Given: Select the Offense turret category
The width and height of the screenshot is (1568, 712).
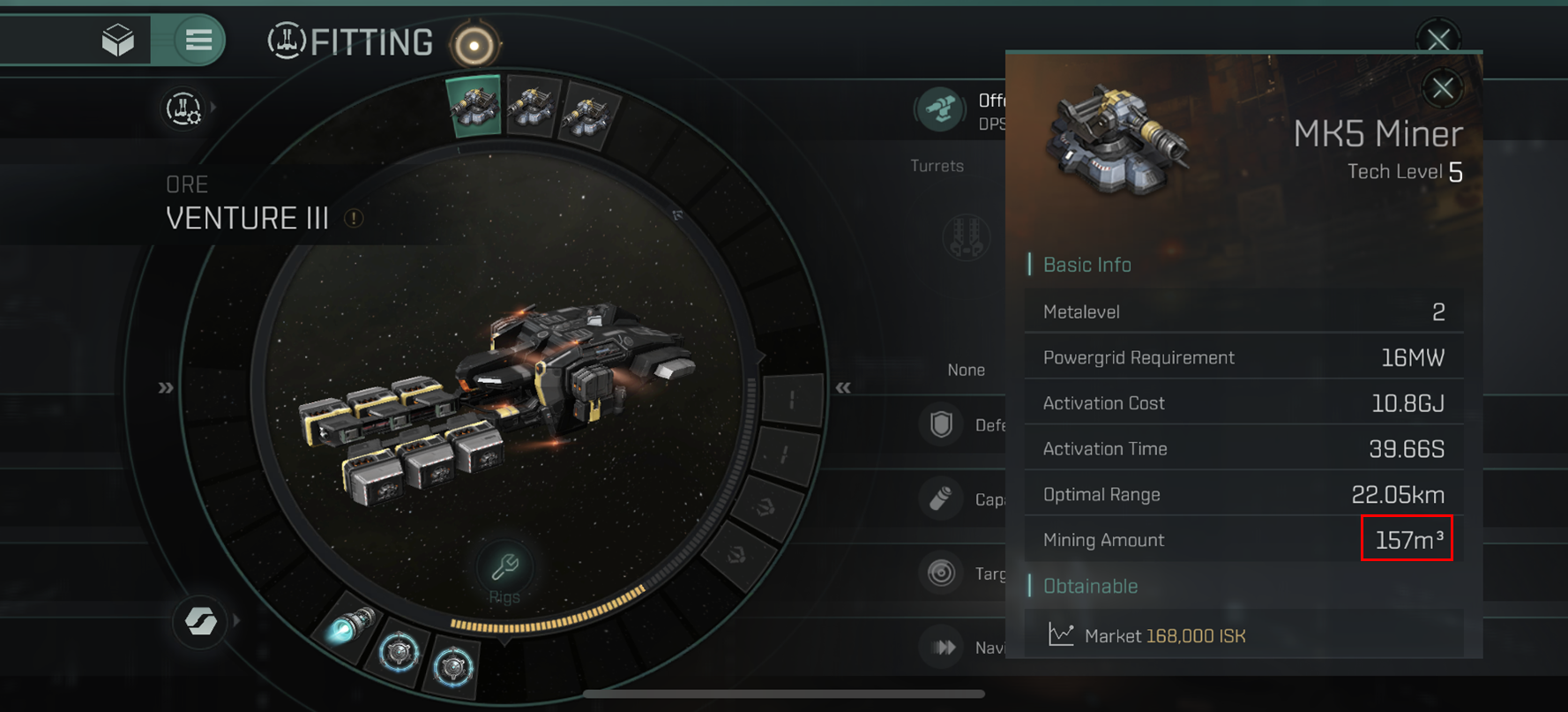Looking at the screenshot, I should click(x=939, y=110).
